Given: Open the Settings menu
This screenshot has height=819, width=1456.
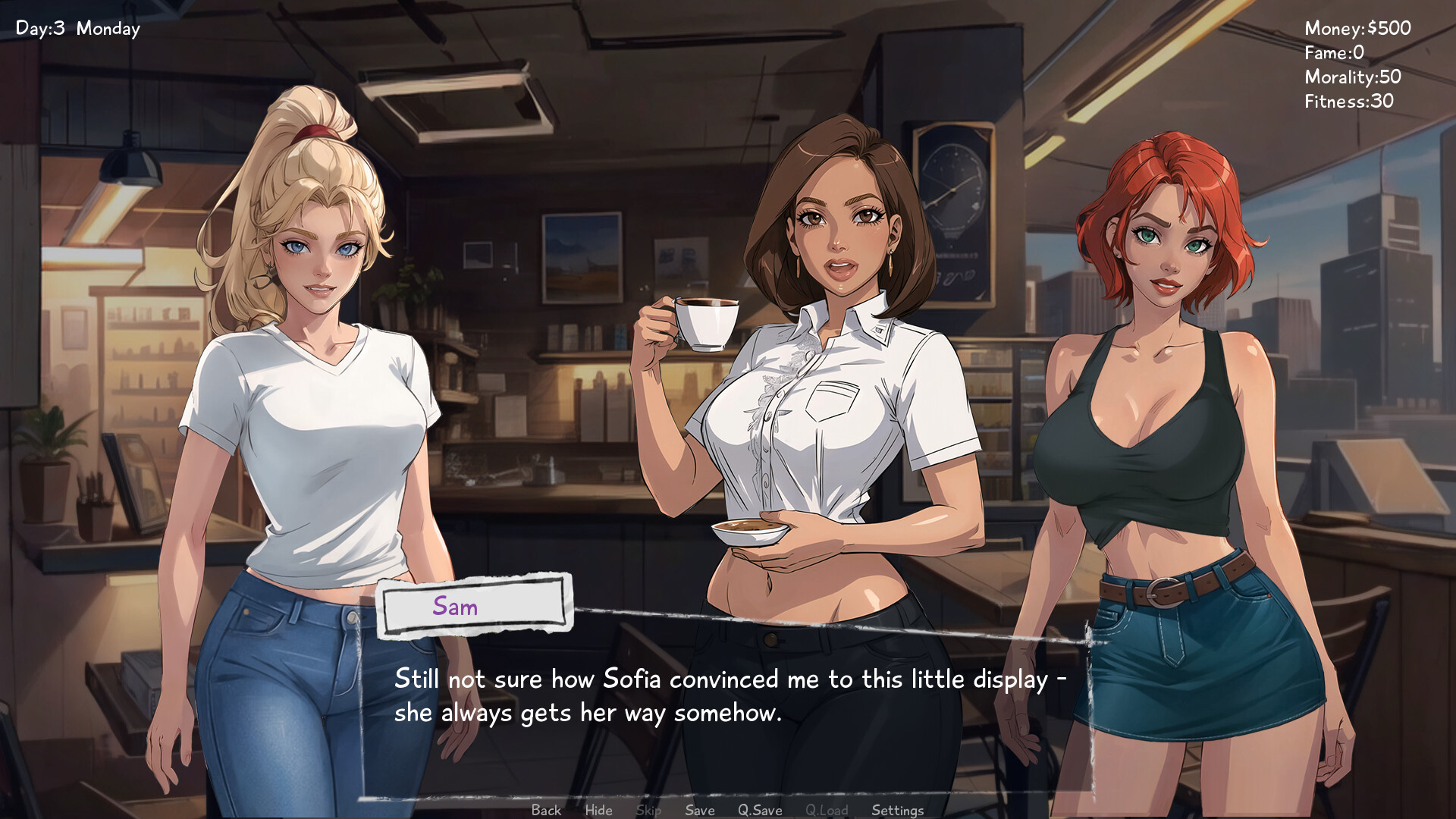Looking at the screenshot, I should click(897, 810).
